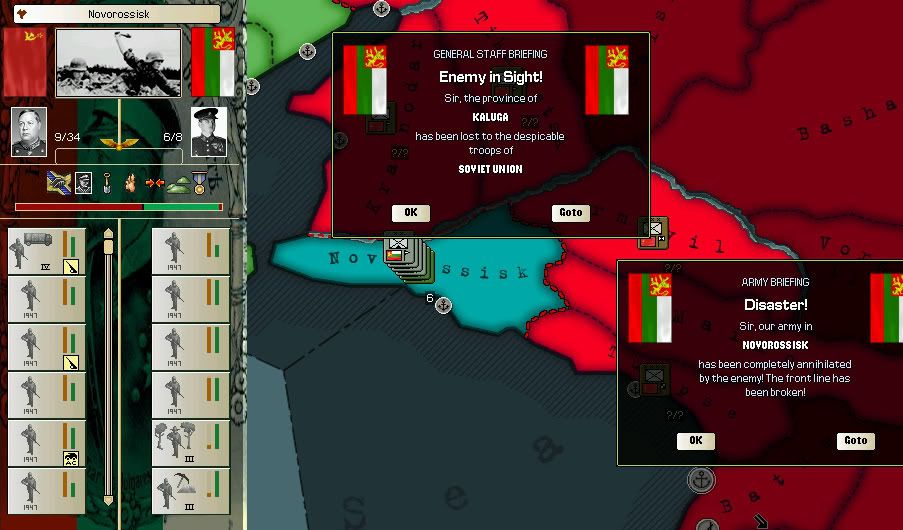Select the Novorossisk port anchor icon
Screen dimensions: 903x530
click(x=444, y=305)
